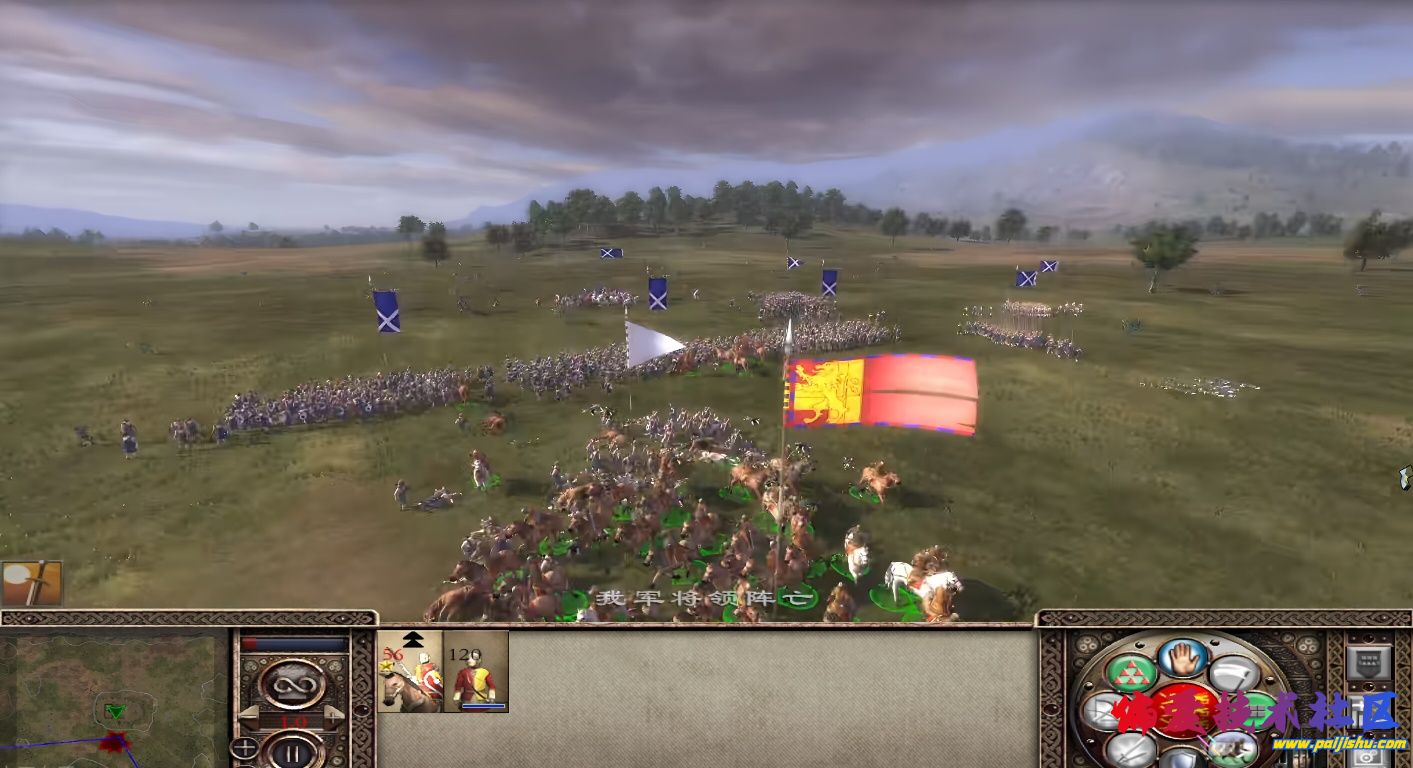Click the infinity battle timer button
The width and height of the screenshot is (1413, 768).
292,684
